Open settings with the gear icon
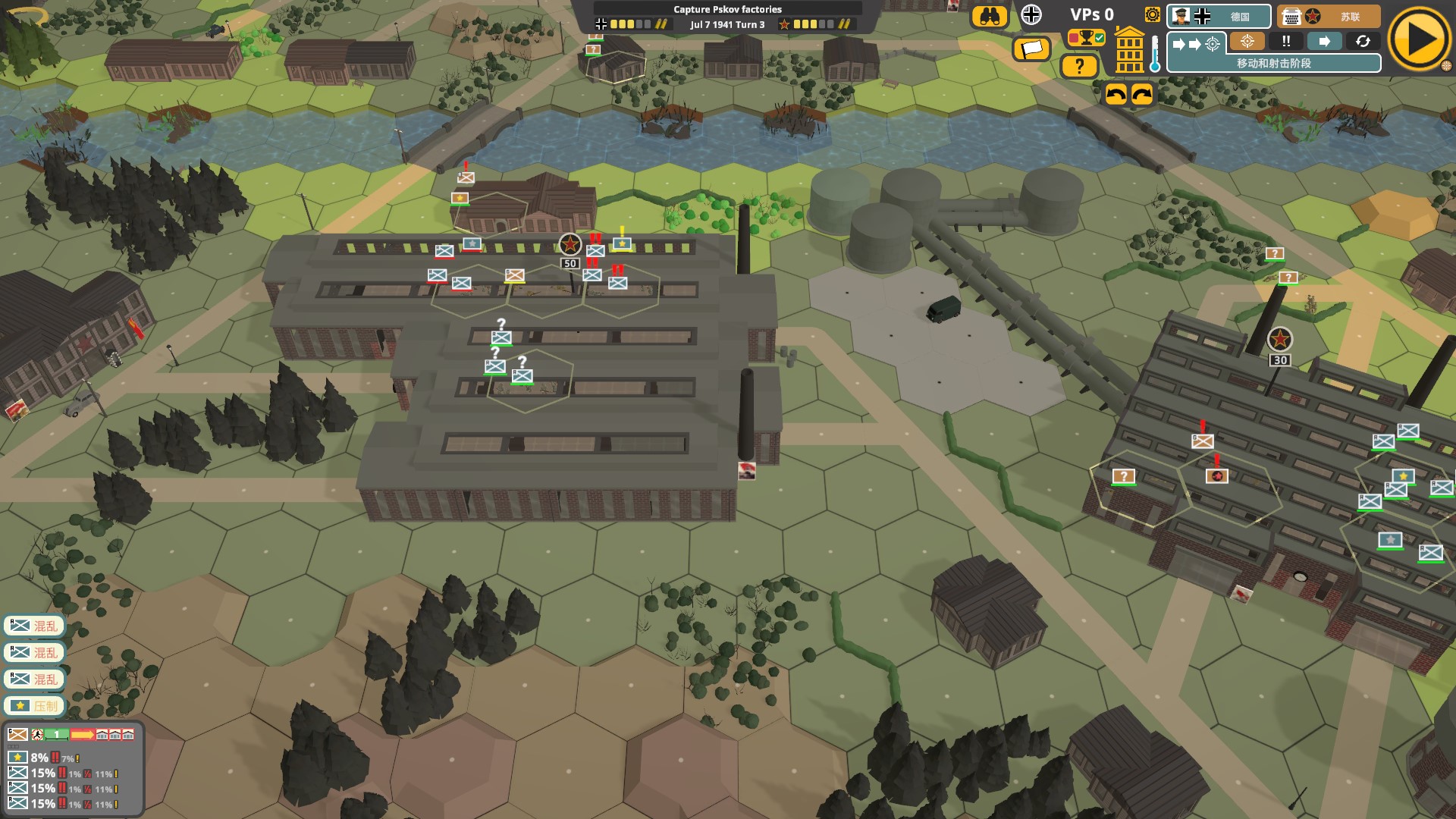This screenshot has width=1456, height=819. point(1152,14)
